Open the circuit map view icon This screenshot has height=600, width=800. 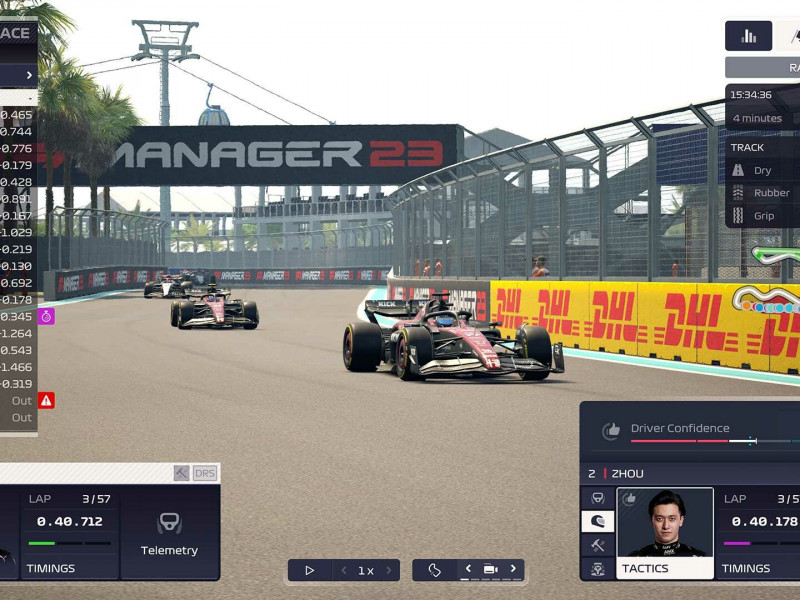435,570
